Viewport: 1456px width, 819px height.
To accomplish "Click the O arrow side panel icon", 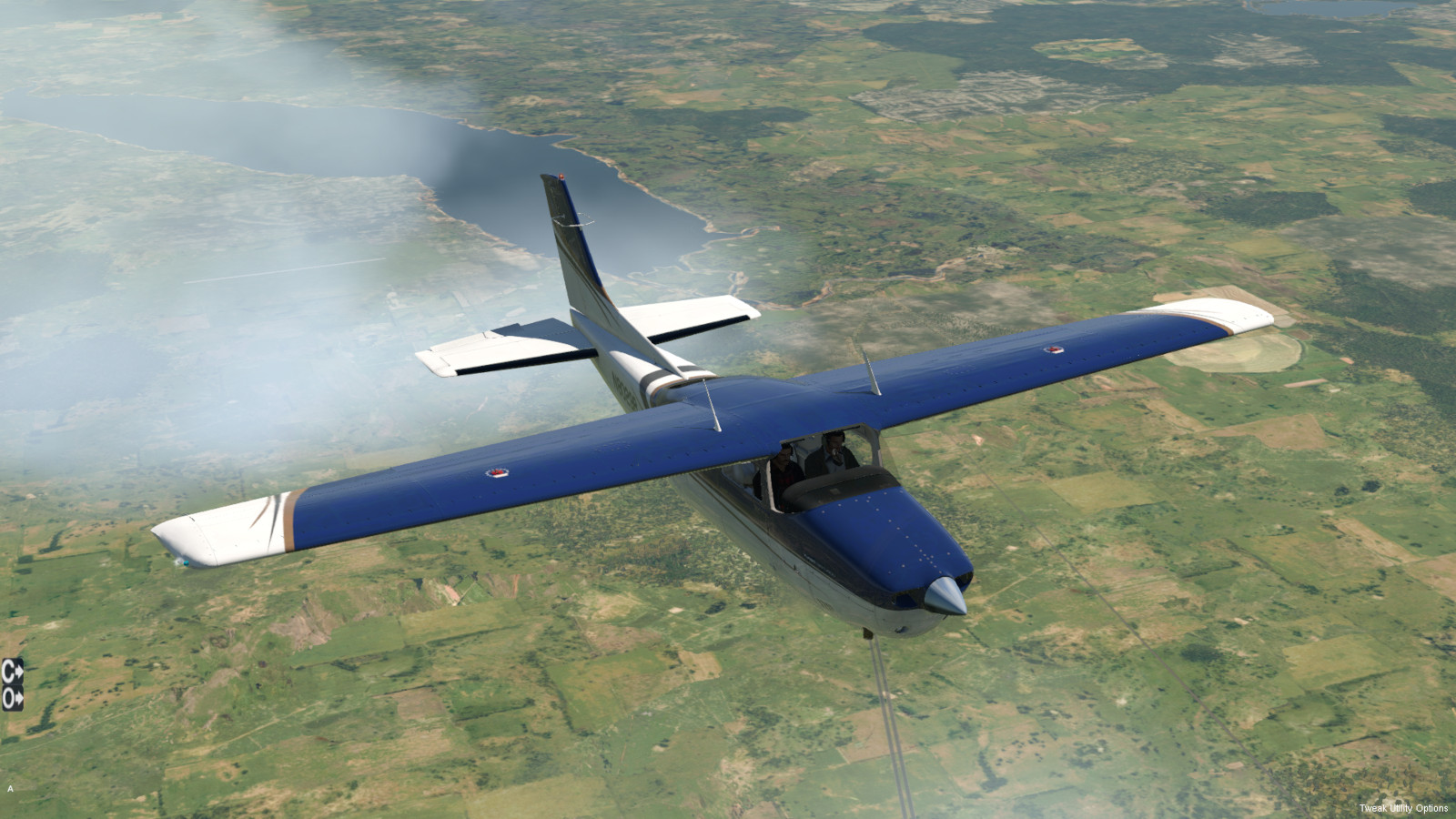I will pyautogui.click(x=12, y=698).
